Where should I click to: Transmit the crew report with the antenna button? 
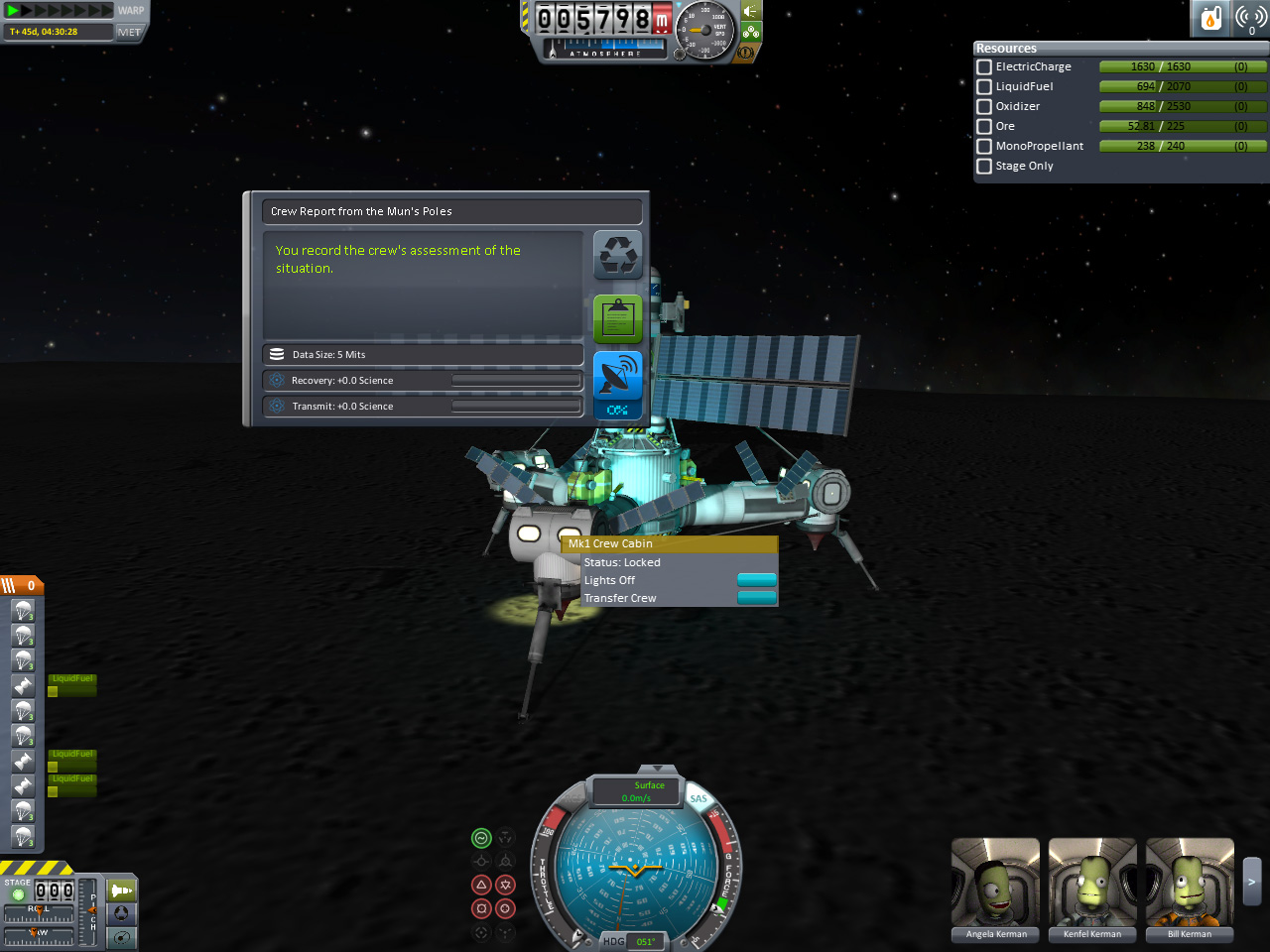(617, 375)
